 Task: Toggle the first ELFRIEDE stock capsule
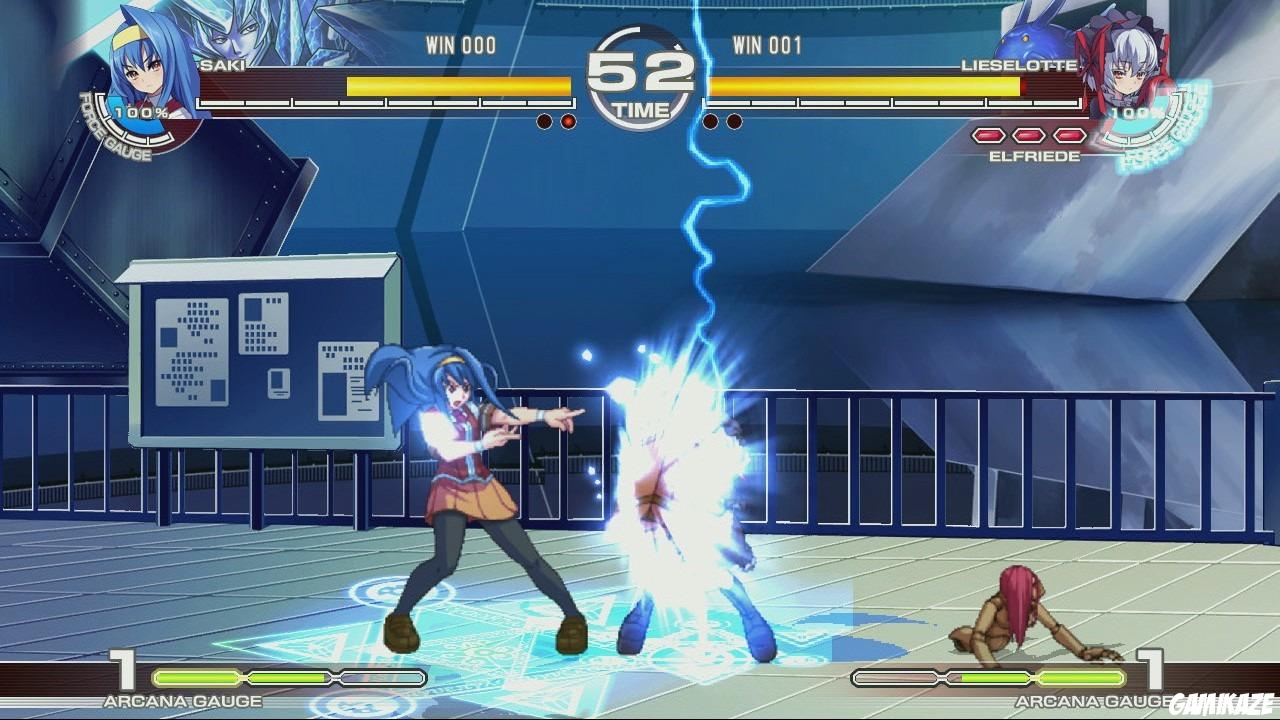tap(988, 135)
